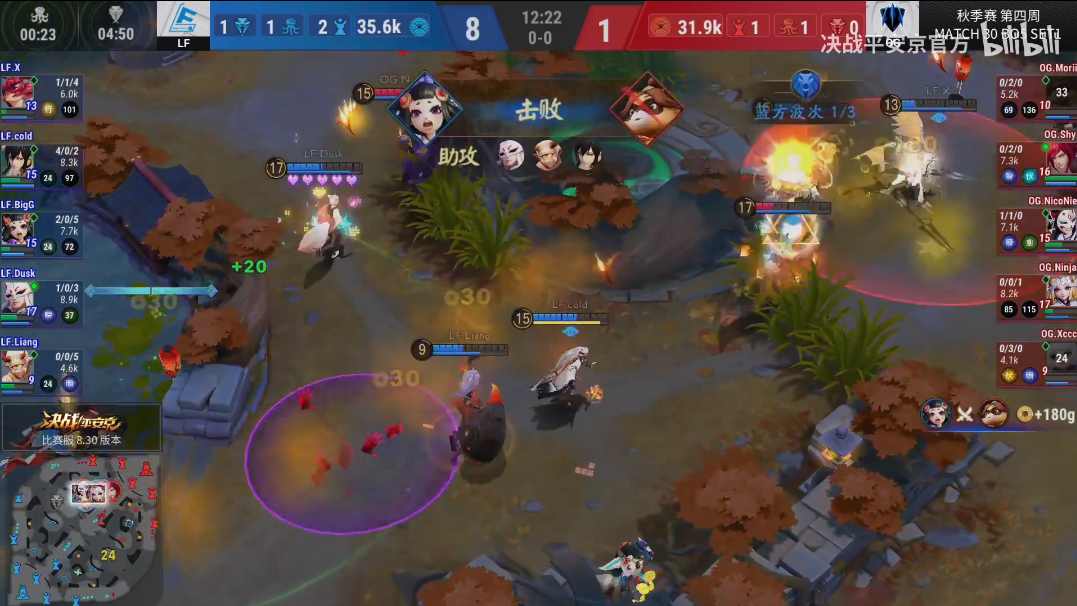The width and height of the screenshot is (1077, 606).
Task: Select LF.X's player portrait
Action: click(16, 93)
